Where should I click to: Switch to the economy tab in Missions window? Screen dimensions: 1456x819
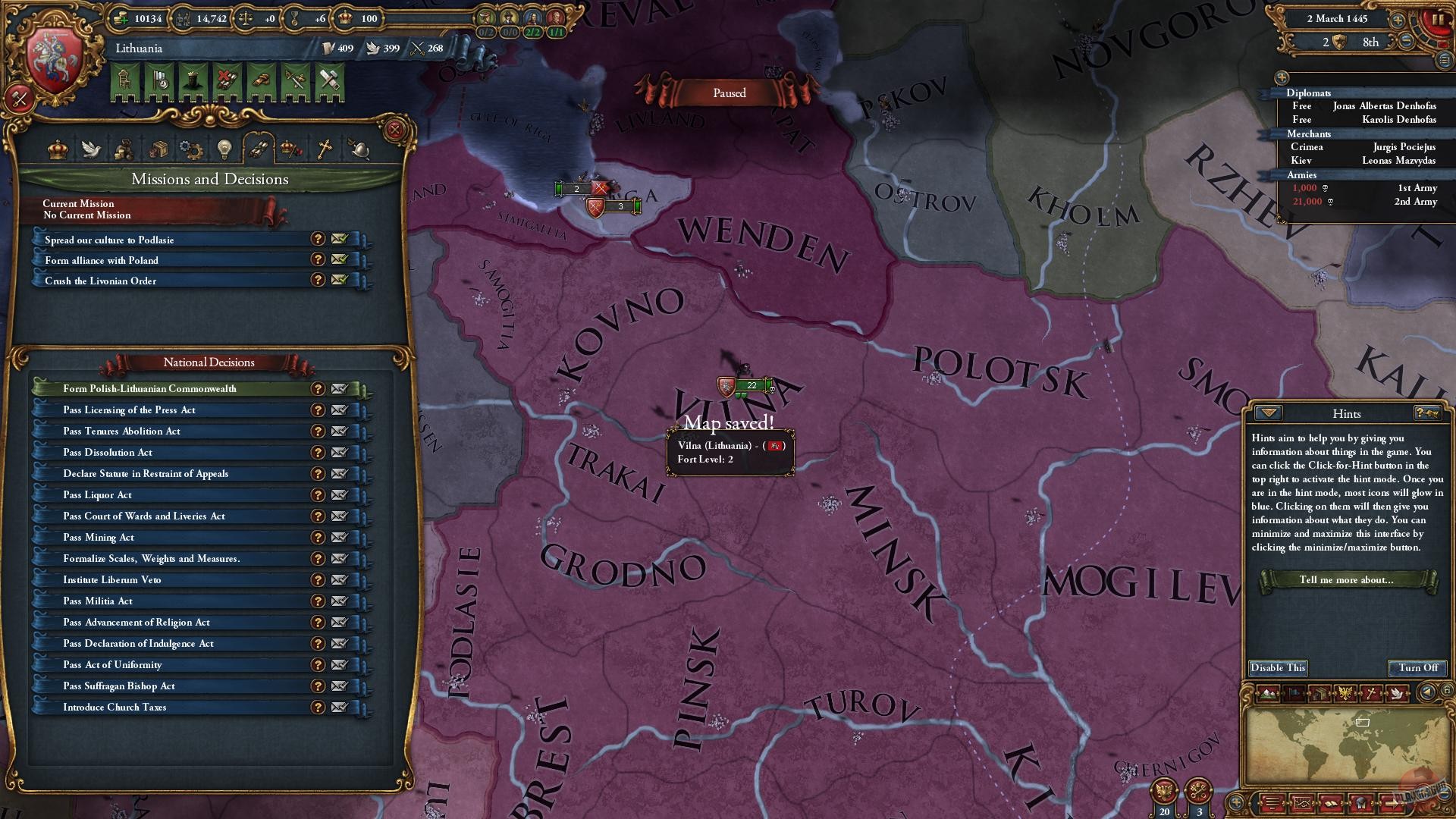pos(123,149)
